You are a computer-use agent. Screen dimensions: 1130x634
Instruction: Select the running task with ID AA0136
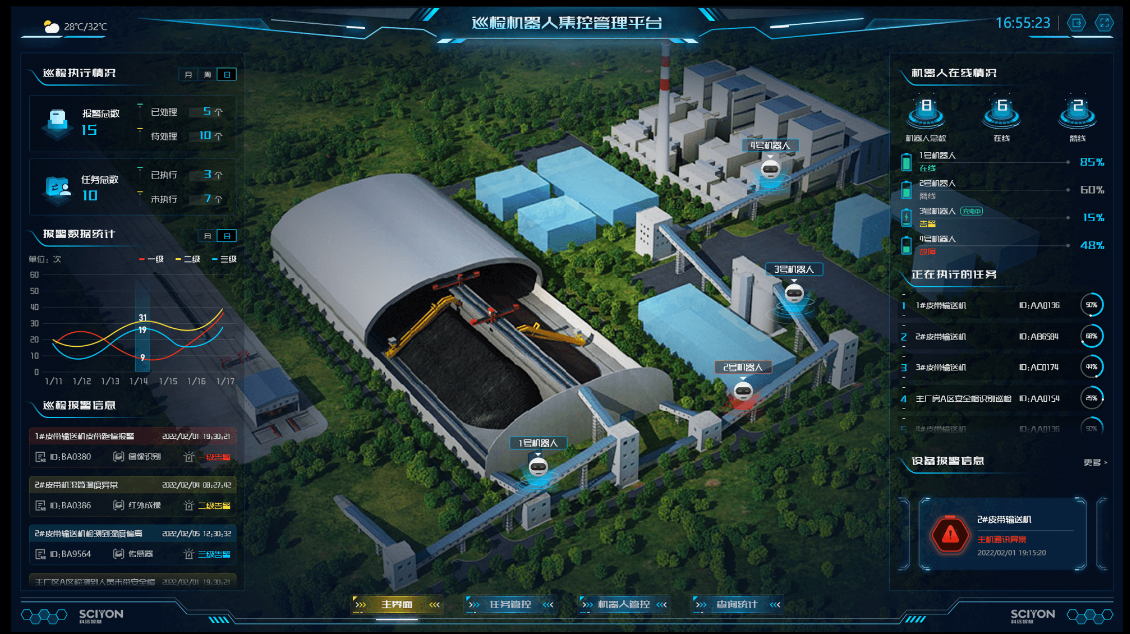(1000, 305)
